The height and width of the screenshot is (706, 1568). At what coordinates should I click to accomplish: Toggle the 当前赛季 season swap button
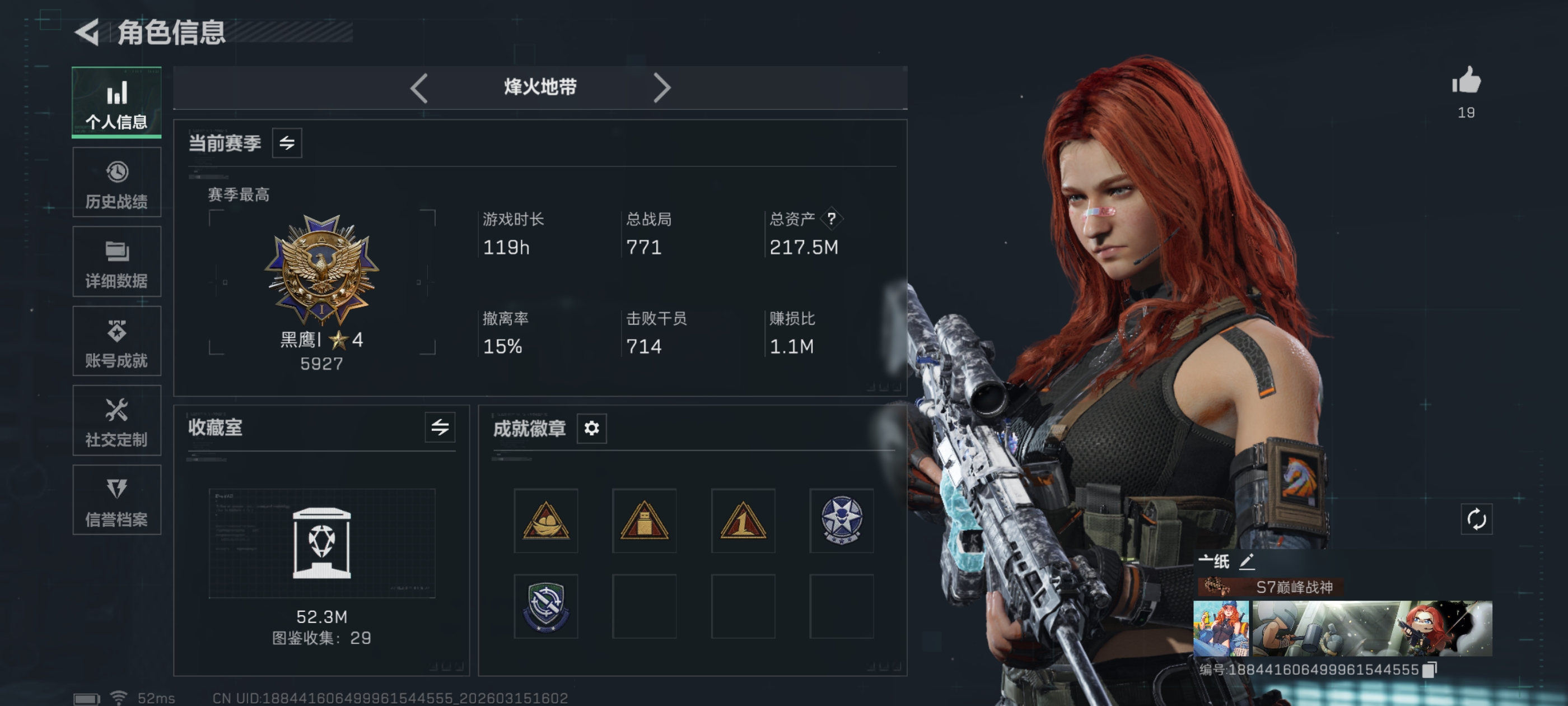pyautogui.click(x=287, y=143)
